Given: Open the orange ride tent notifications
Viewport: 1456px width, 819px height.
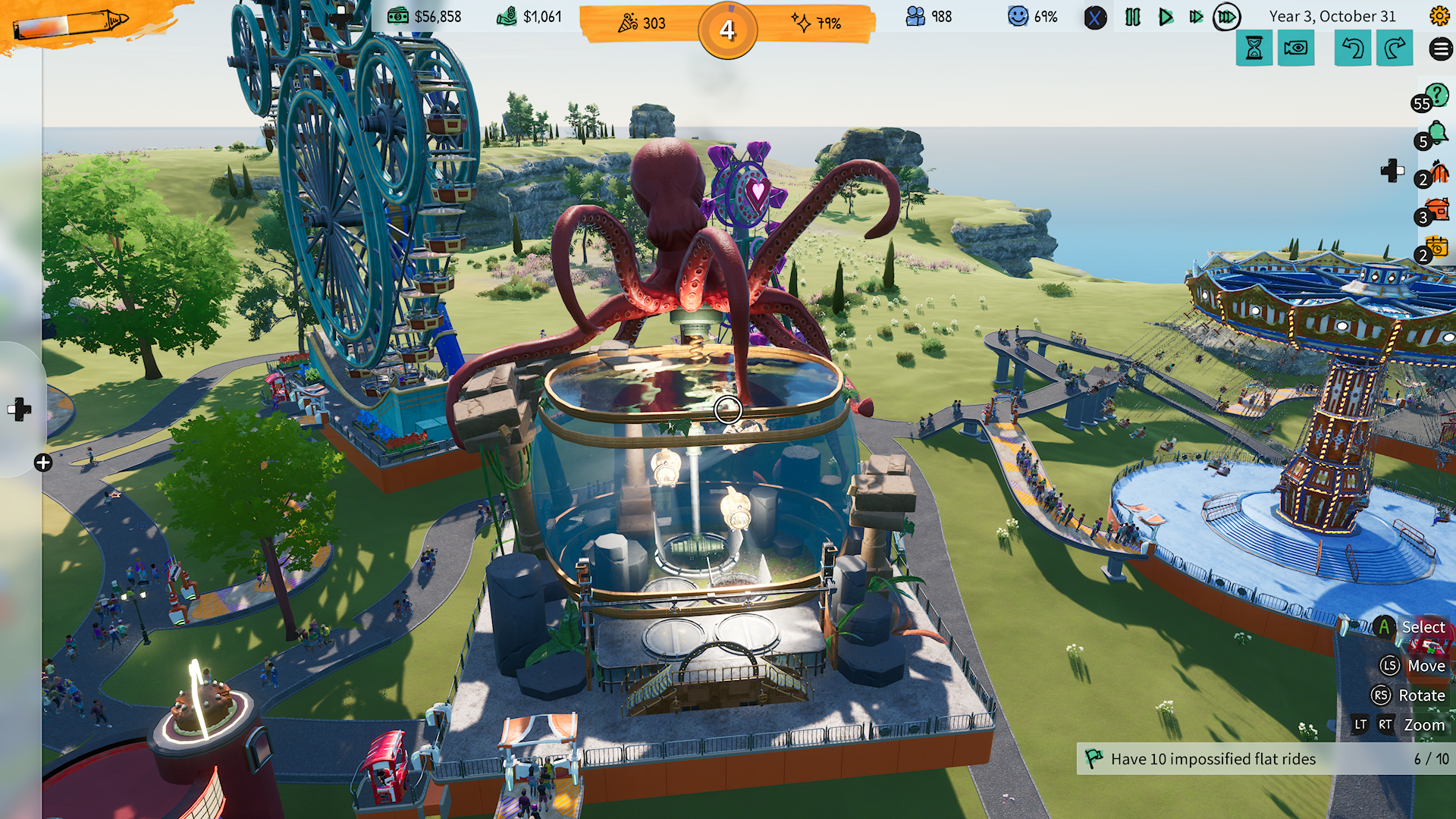Looking at the screenshot, I should [1437, 173].
